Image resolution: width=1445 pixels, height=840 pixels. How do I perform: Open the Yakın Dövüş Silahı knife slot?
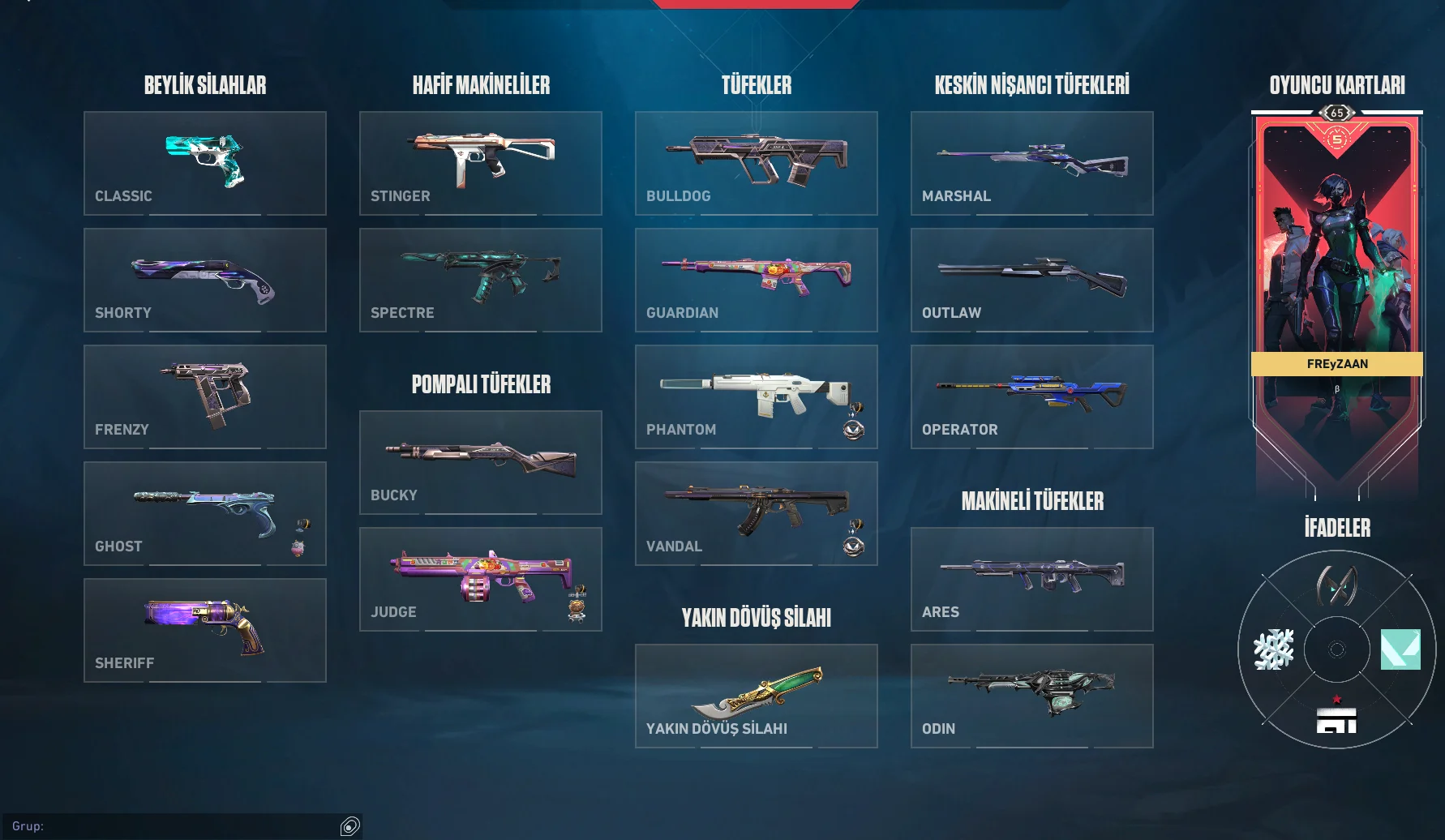[756, 696]
